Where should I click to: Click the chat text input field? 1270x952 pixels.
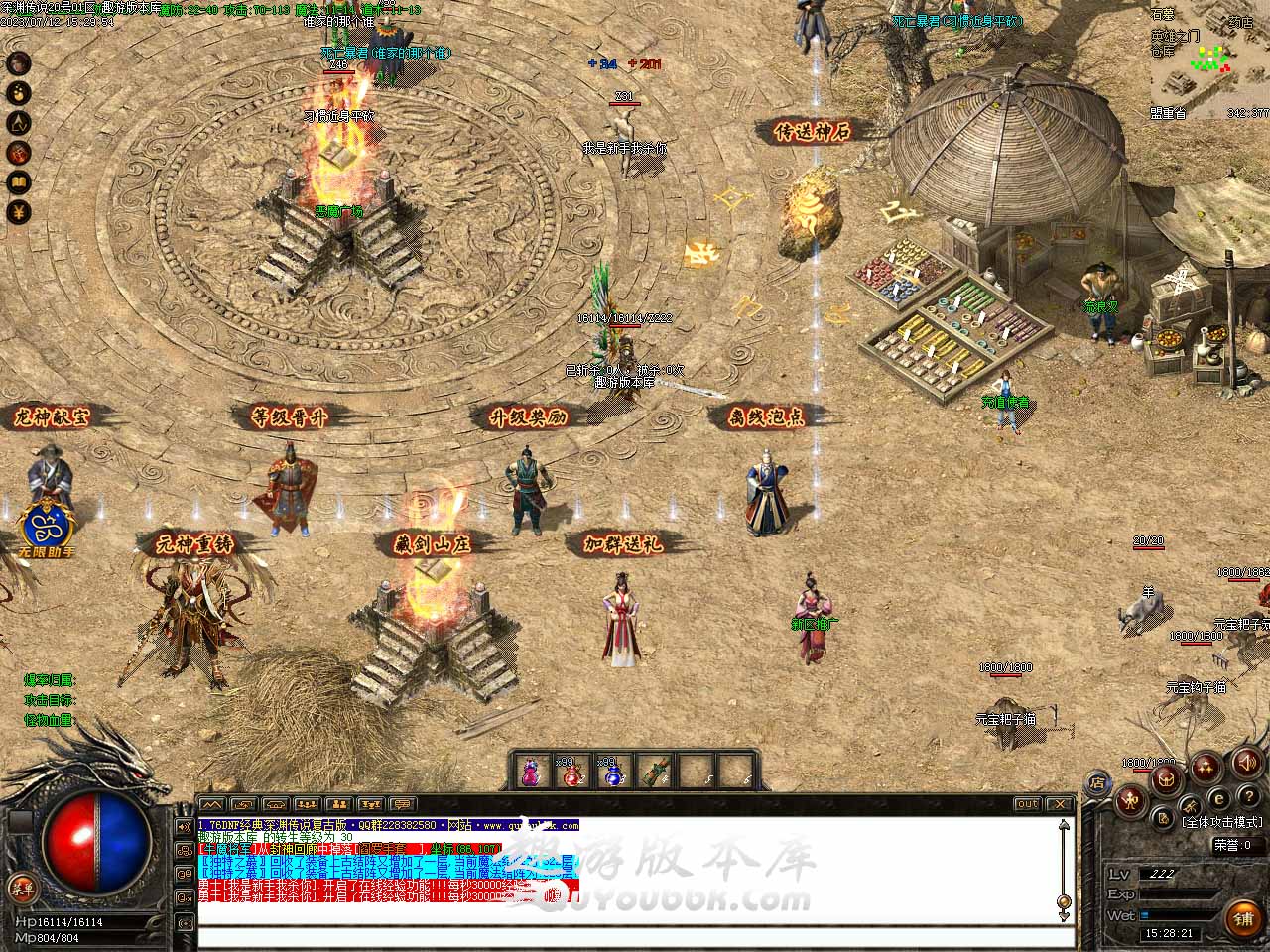click(635, 937)
